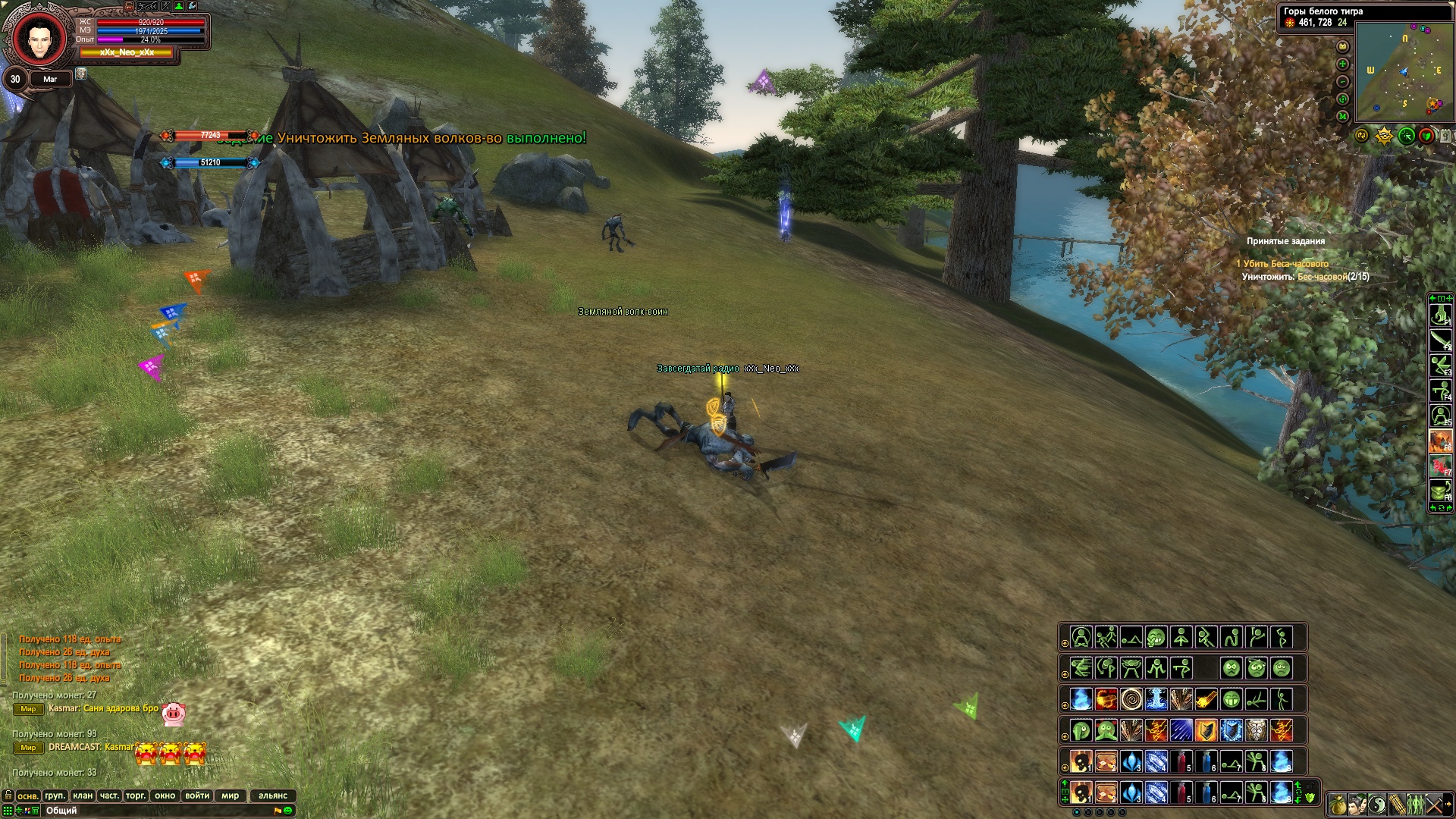Image resolution: width=1456 pixels, height=819 pixels.
Task: Show the мир chat channel tab
Action: point(231,795)
